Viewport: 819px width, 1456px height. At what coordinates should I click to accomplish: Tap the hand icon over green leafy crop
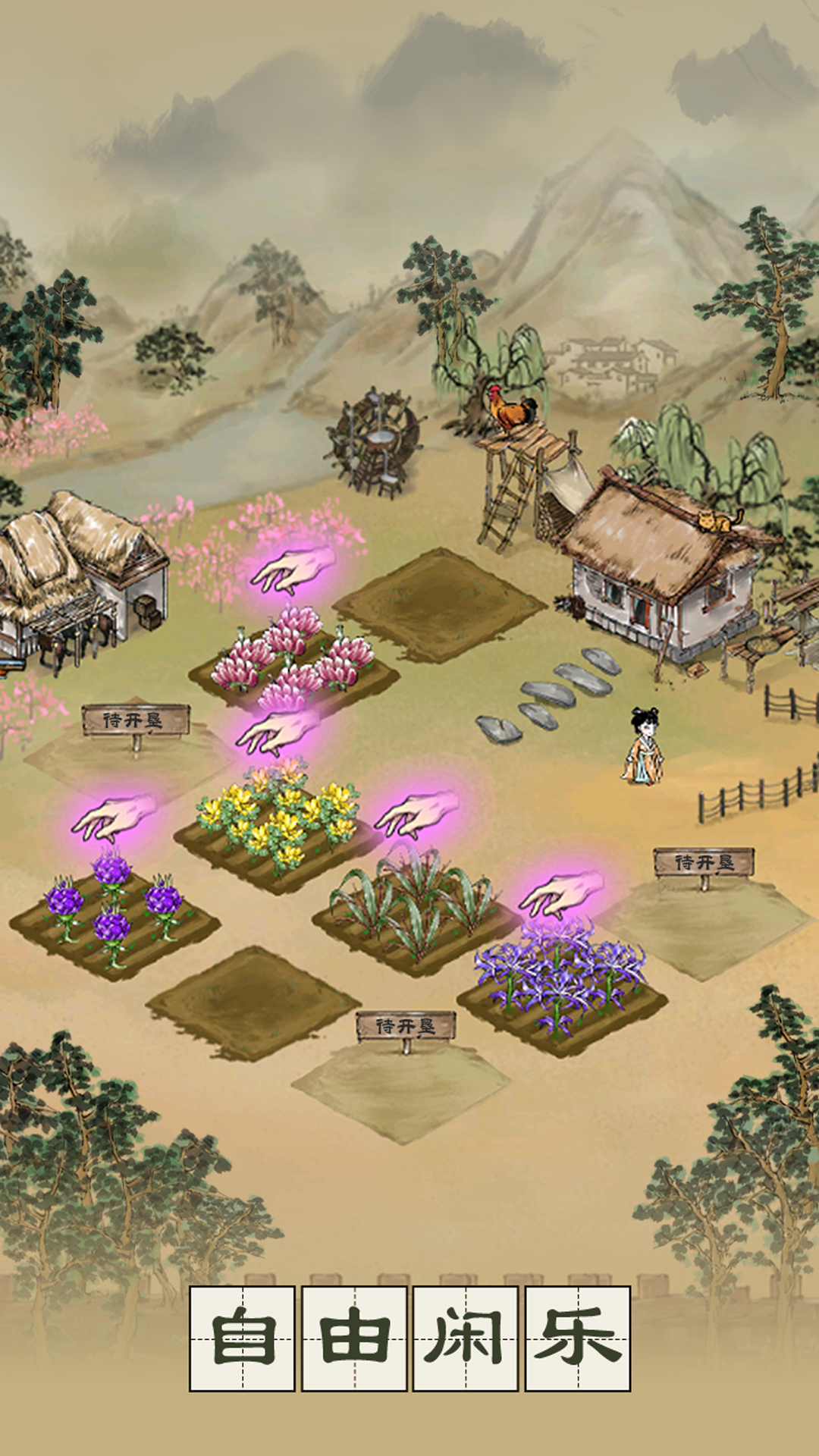(417, 813)
